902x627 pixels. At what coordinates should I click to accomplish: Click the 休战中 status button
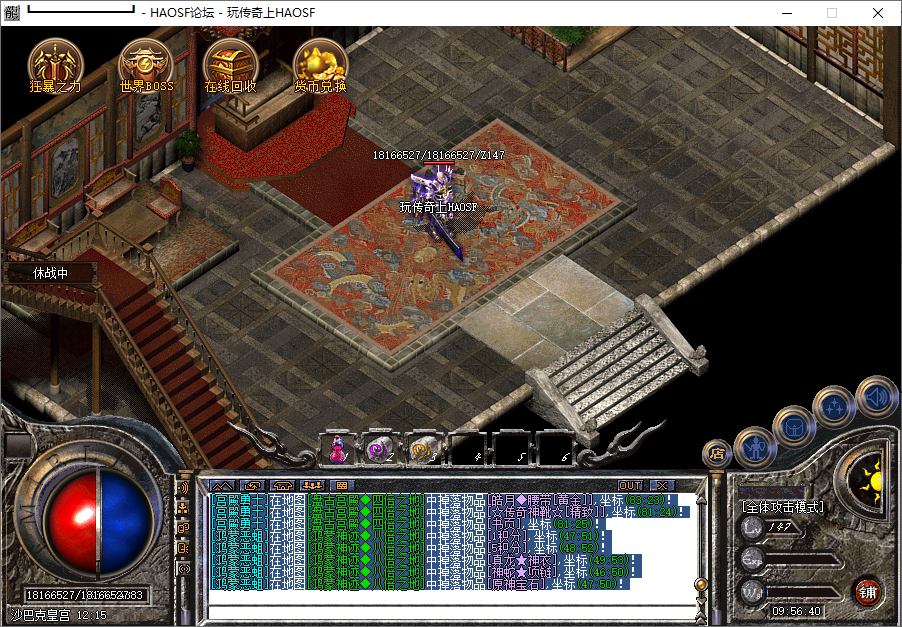pyautogui.click(x=50, y=272)
